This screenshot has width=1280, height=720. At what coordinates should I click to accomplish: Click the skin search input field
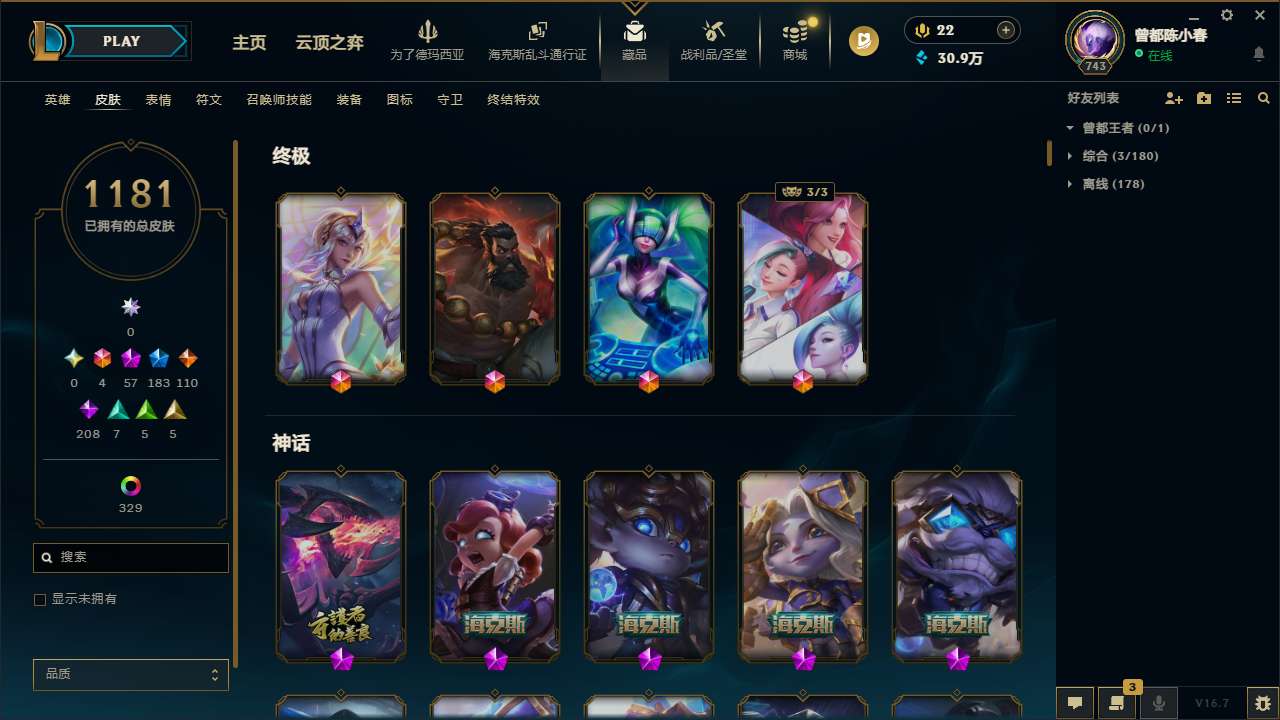pyautogui.click(x=130, y=557)
